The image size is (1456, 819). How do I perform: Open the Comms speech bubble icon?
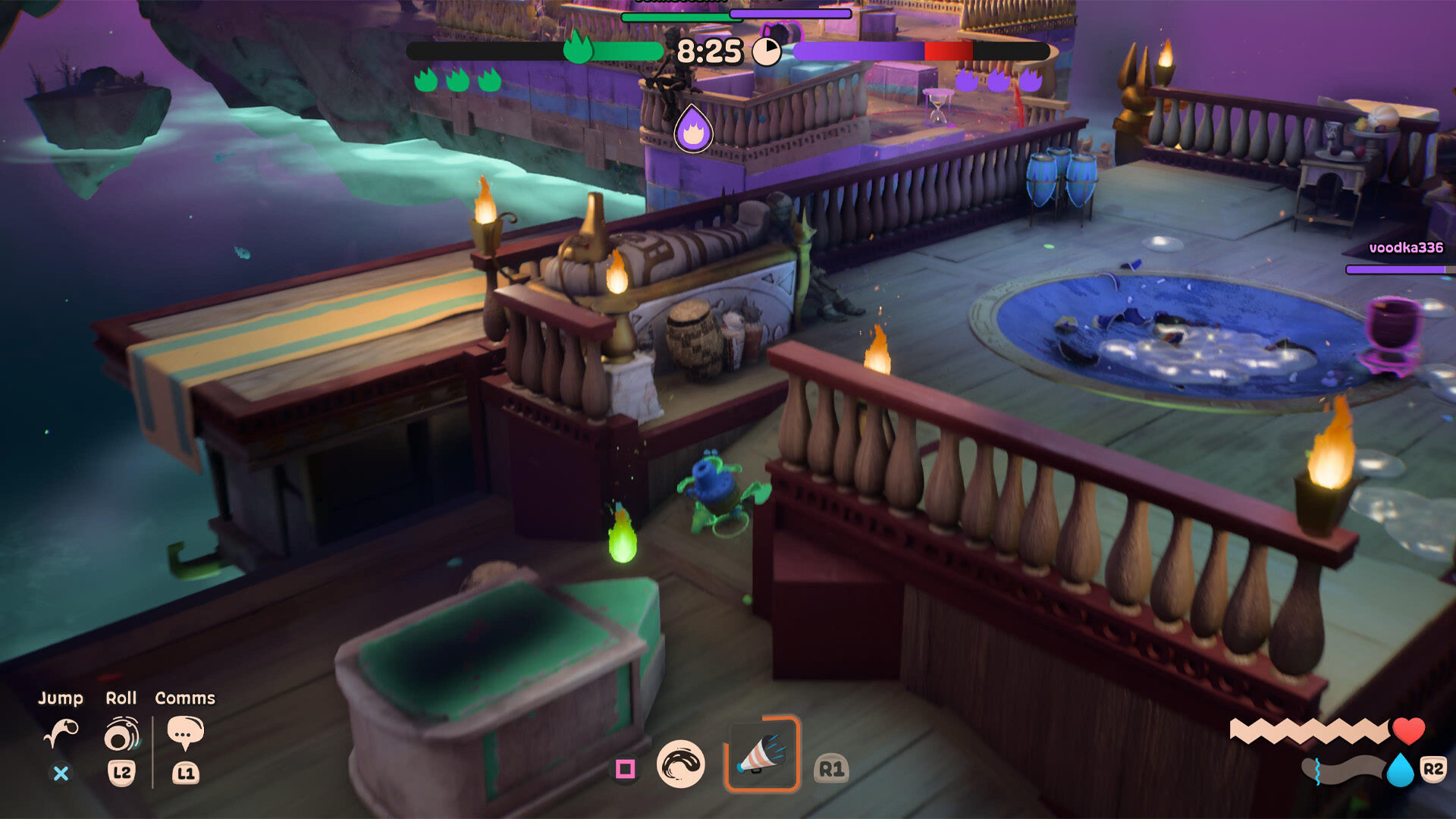[x=184, y=730]
